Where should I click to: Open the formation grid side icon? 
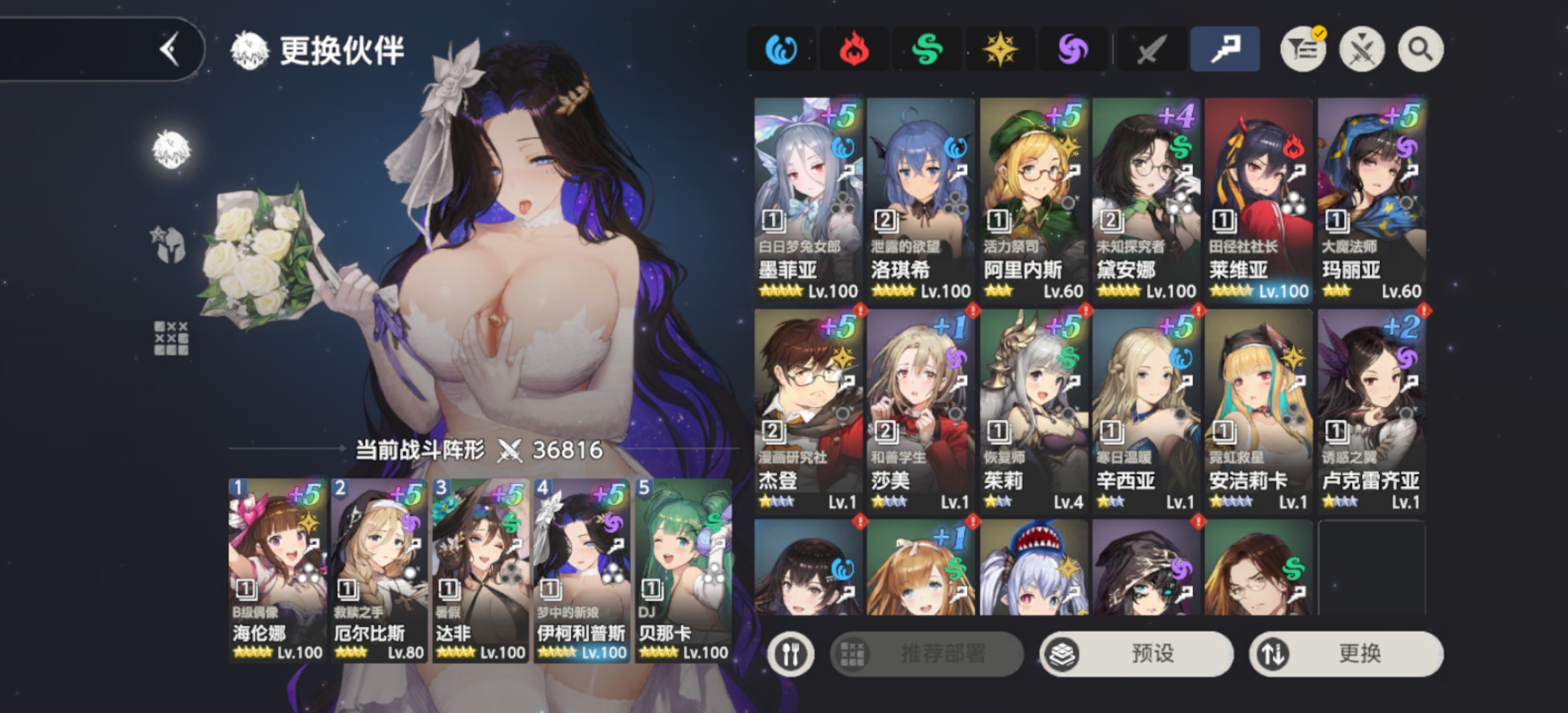click(171, 338)
